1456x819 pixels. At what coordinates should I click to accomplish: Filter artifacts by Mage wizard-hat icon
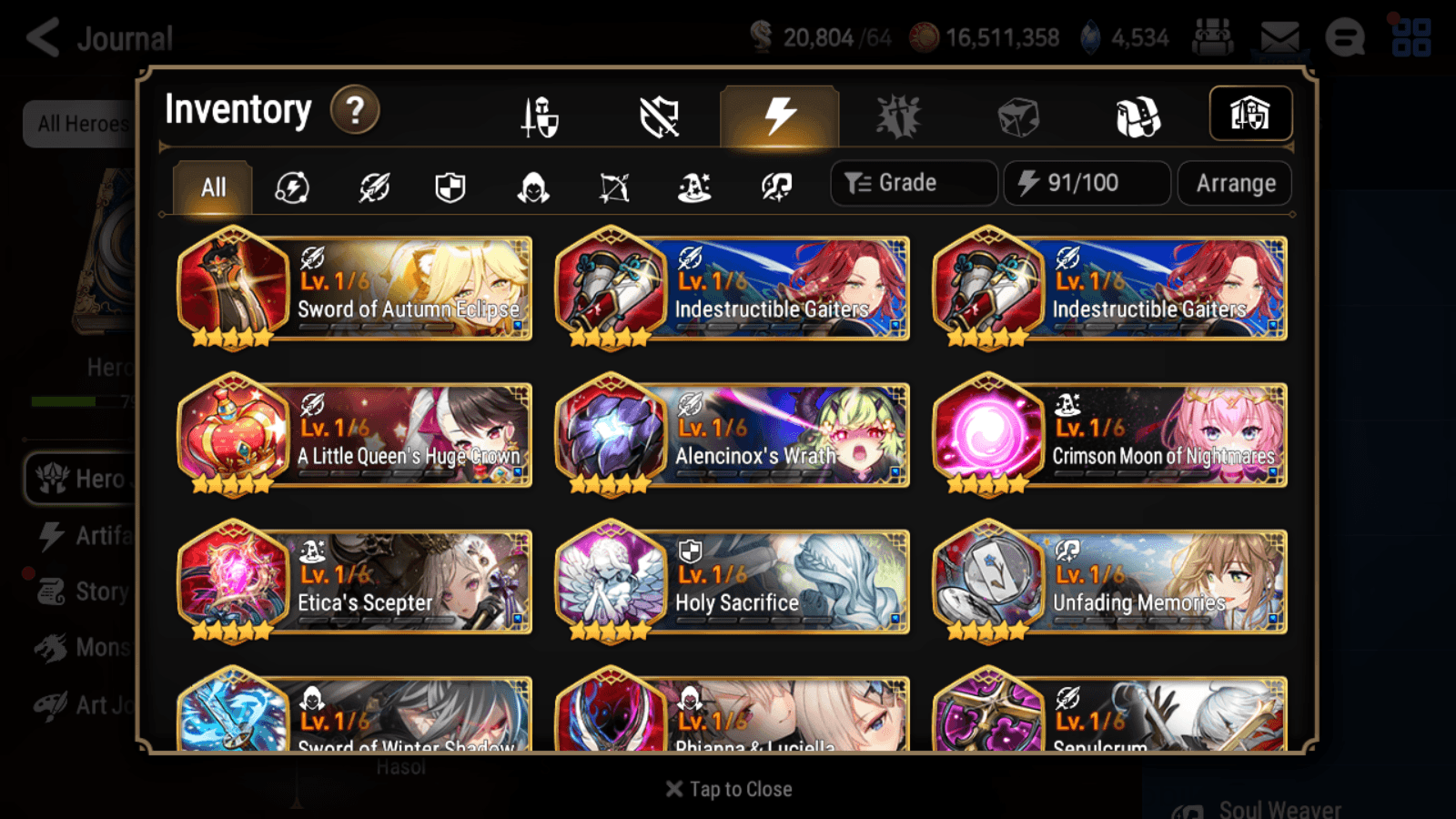695,187
